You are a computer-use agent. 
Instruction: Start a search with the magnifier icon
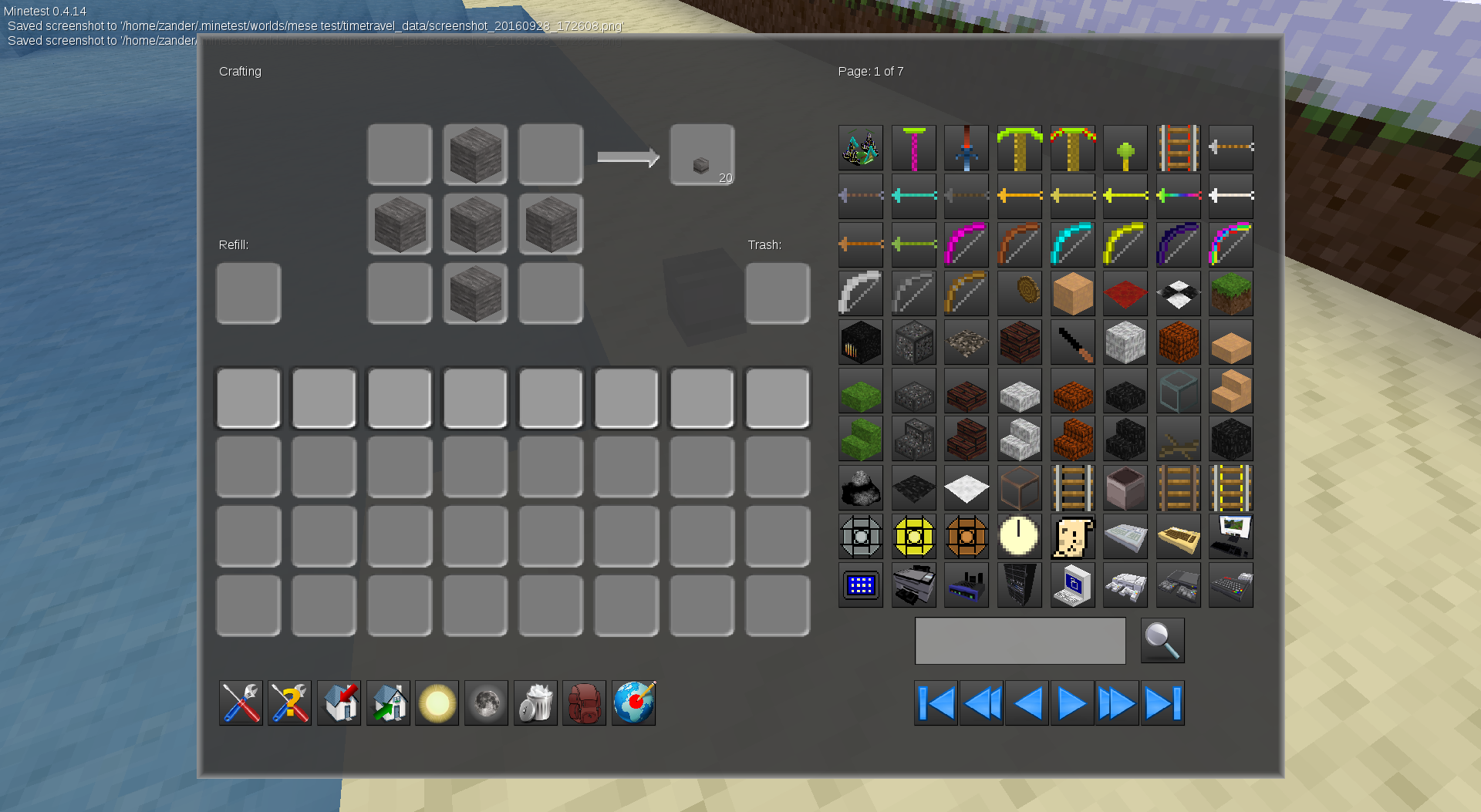click(1162, 640)
